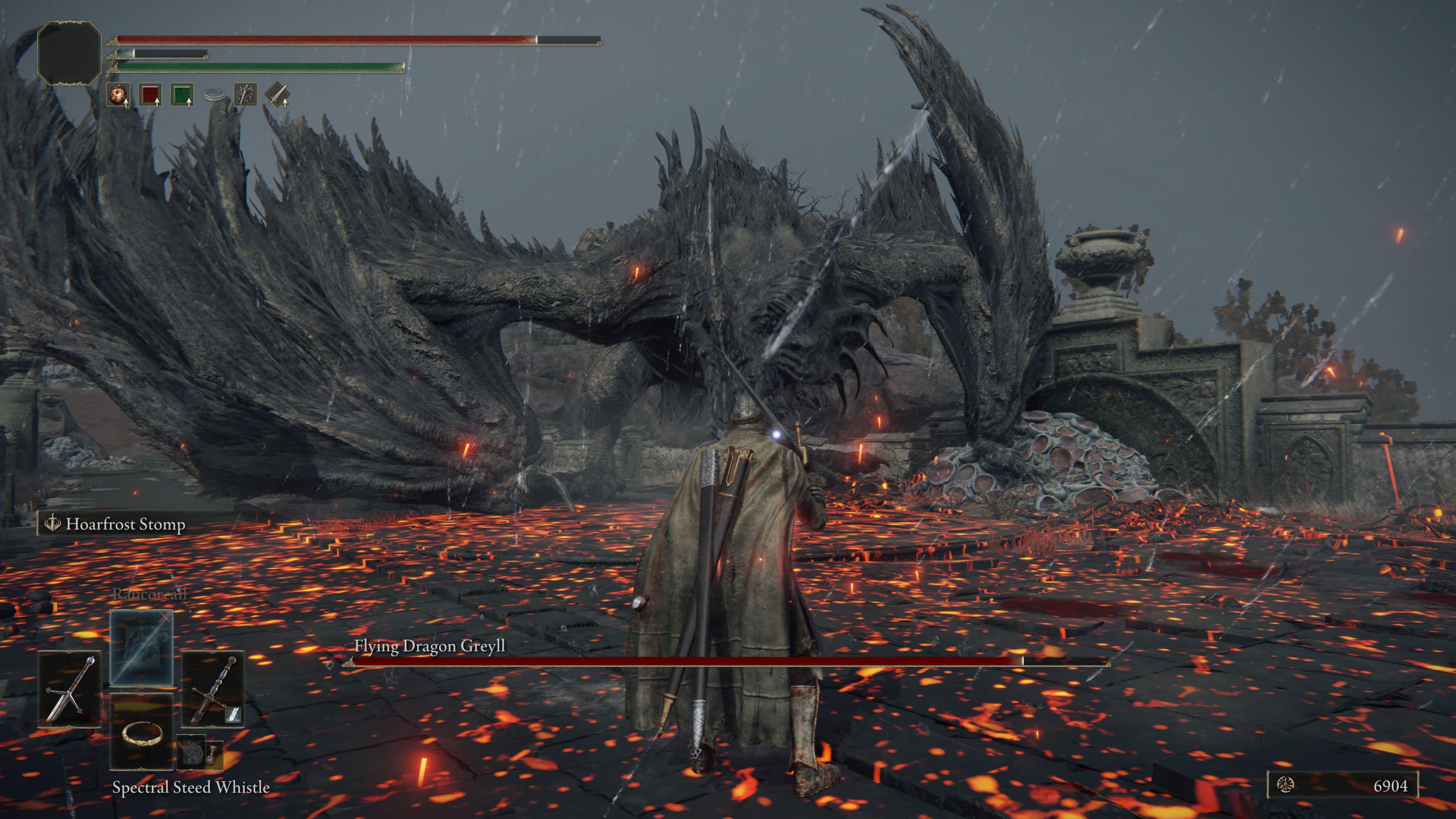Click the green square buff status icon
The height and width of the screenshot is (819, 1456).
(182, 94)
